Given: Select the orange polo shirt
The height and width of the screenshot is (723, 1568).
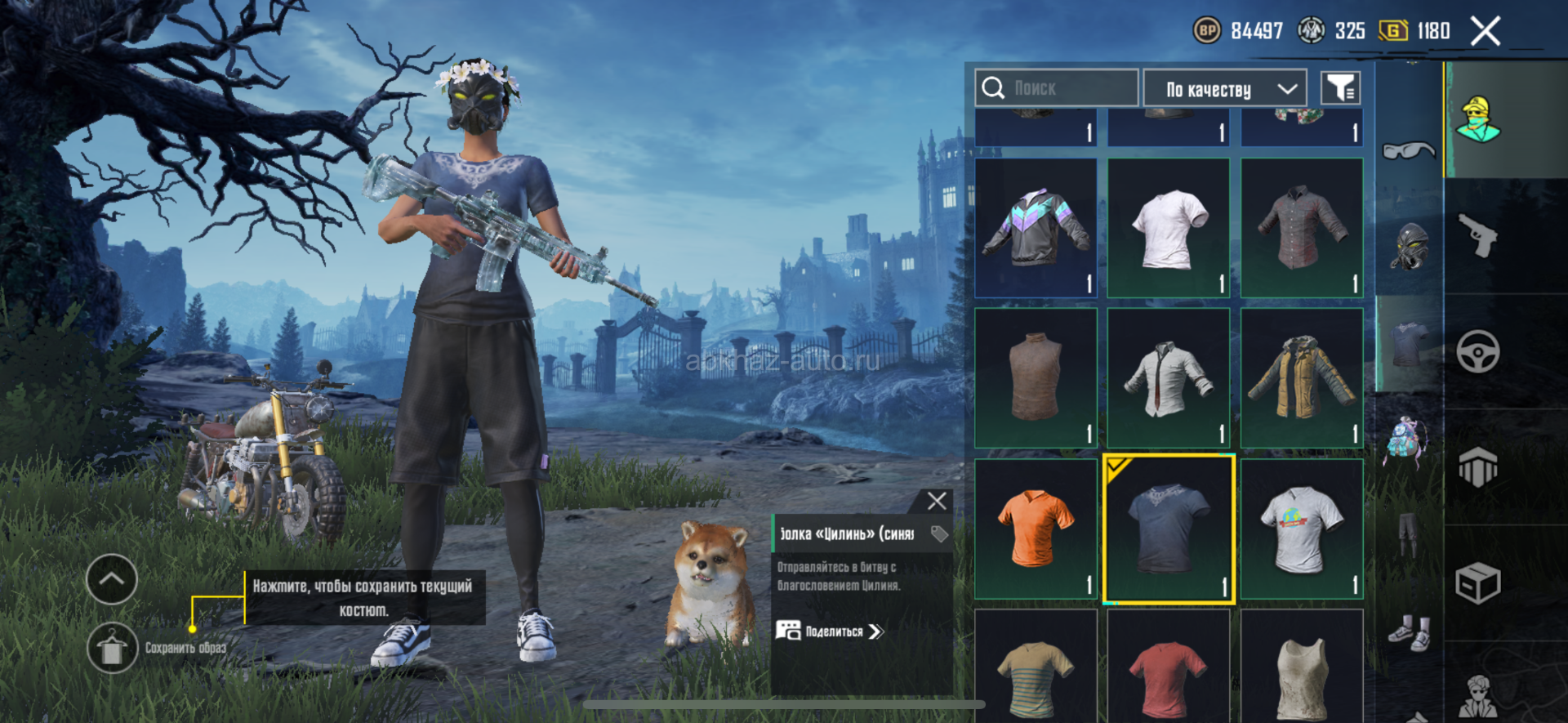Looking at the screenshot, I should [1036, 528].
